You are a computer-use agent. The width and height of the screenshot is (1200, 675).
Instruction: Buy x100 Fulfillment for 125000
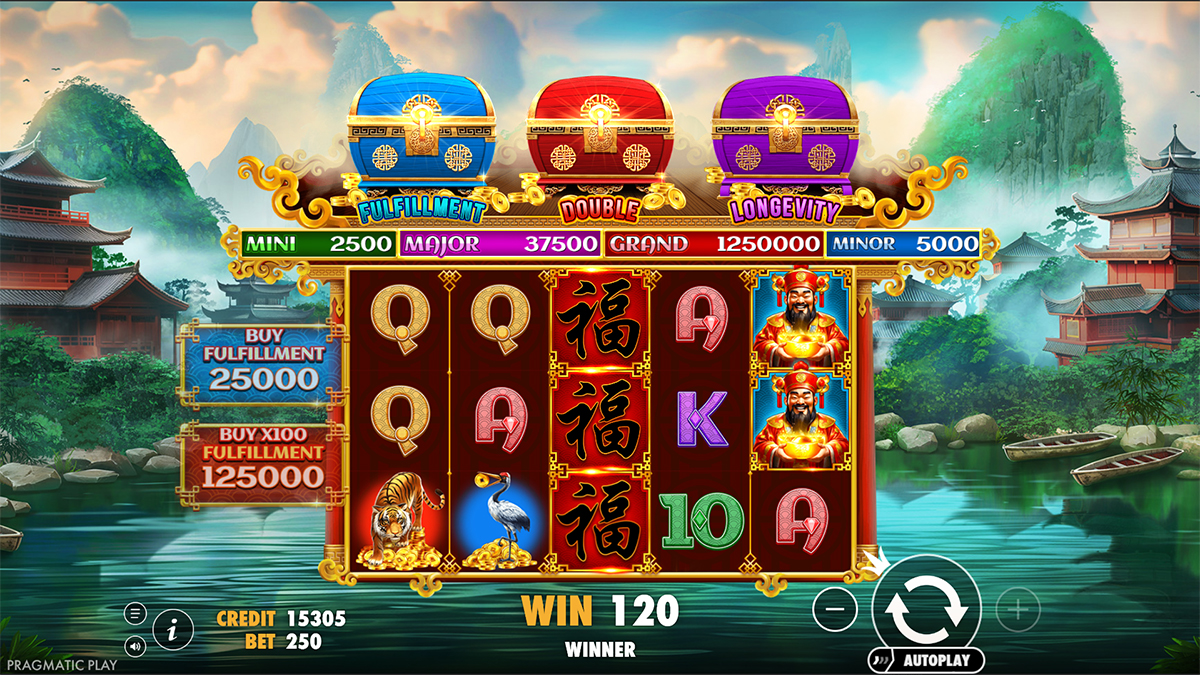pyautogui.click(x=262, y=464)
